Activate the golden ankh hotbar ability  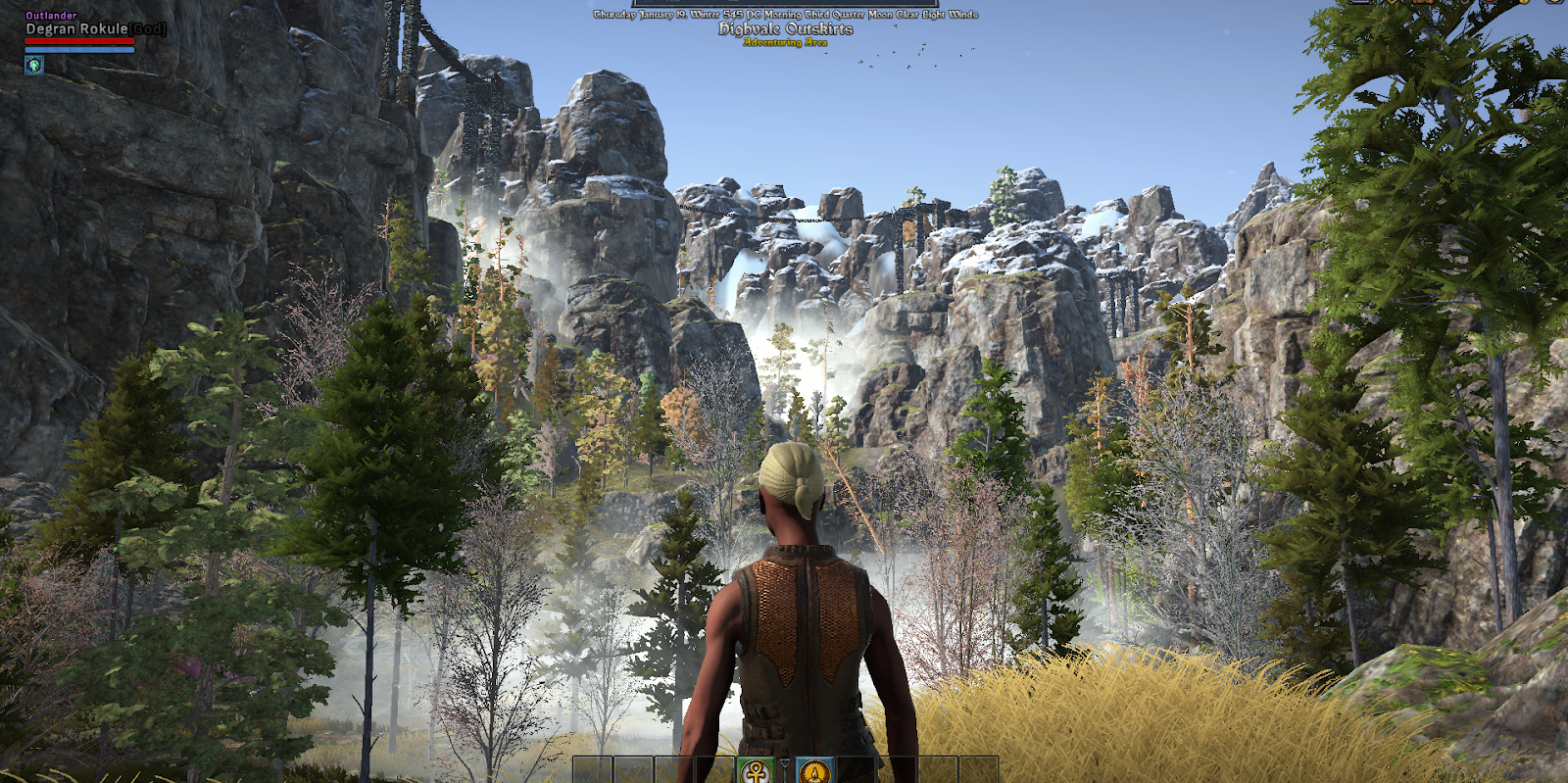(756, 771)
